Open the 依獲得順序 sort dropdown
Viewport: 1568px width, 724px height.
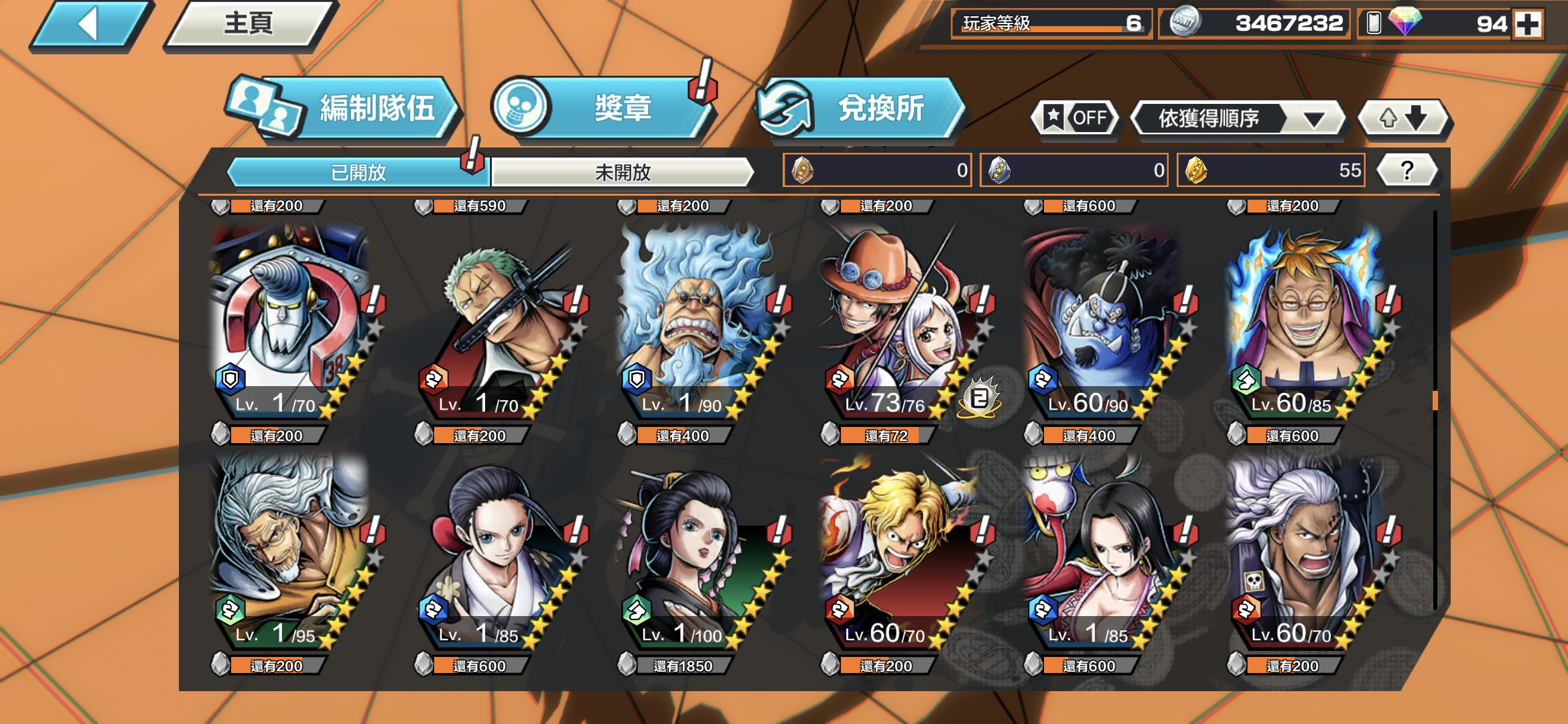(x=1236, y=119)
